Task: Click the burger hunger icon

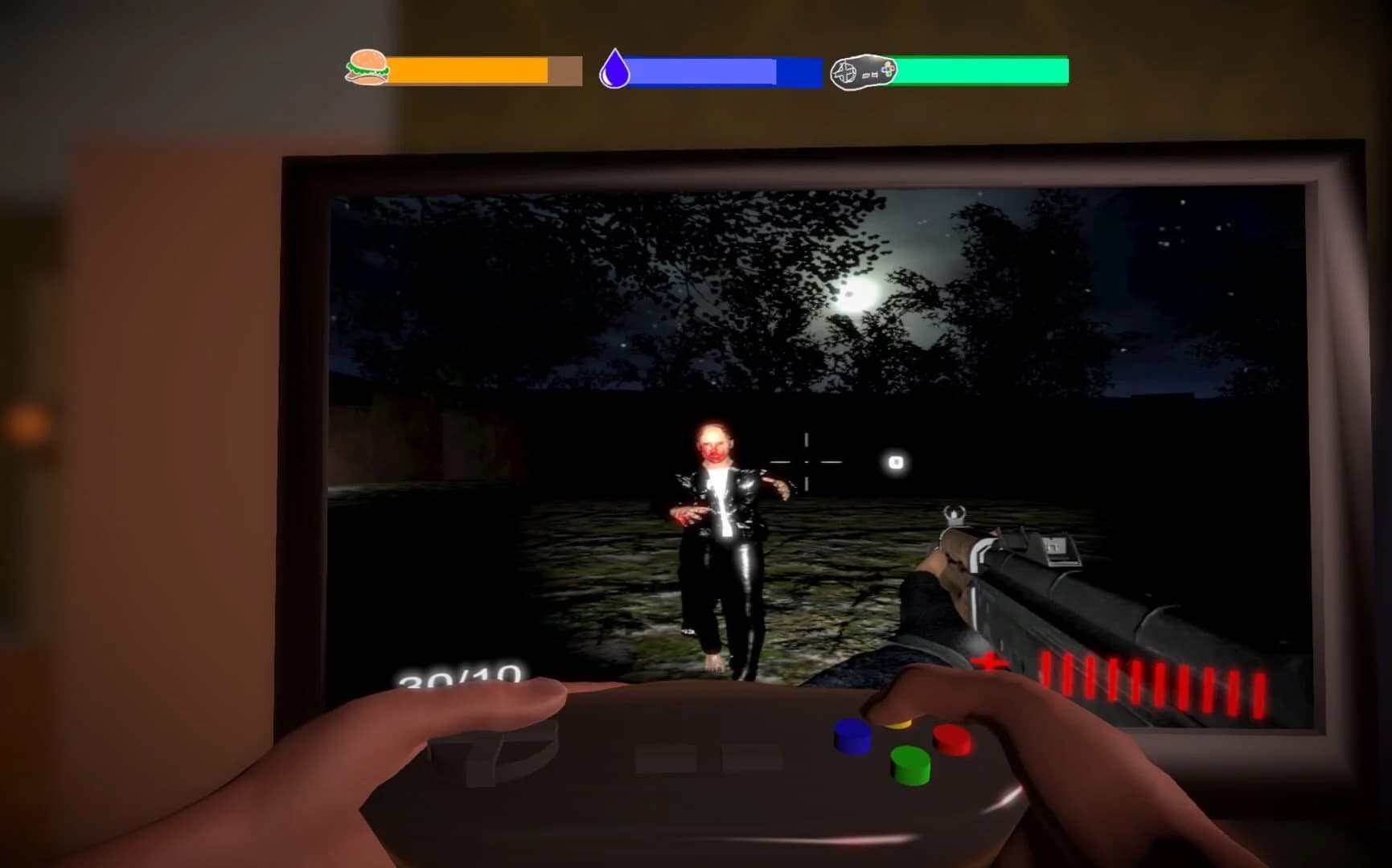Action: [x=366, y=68]
